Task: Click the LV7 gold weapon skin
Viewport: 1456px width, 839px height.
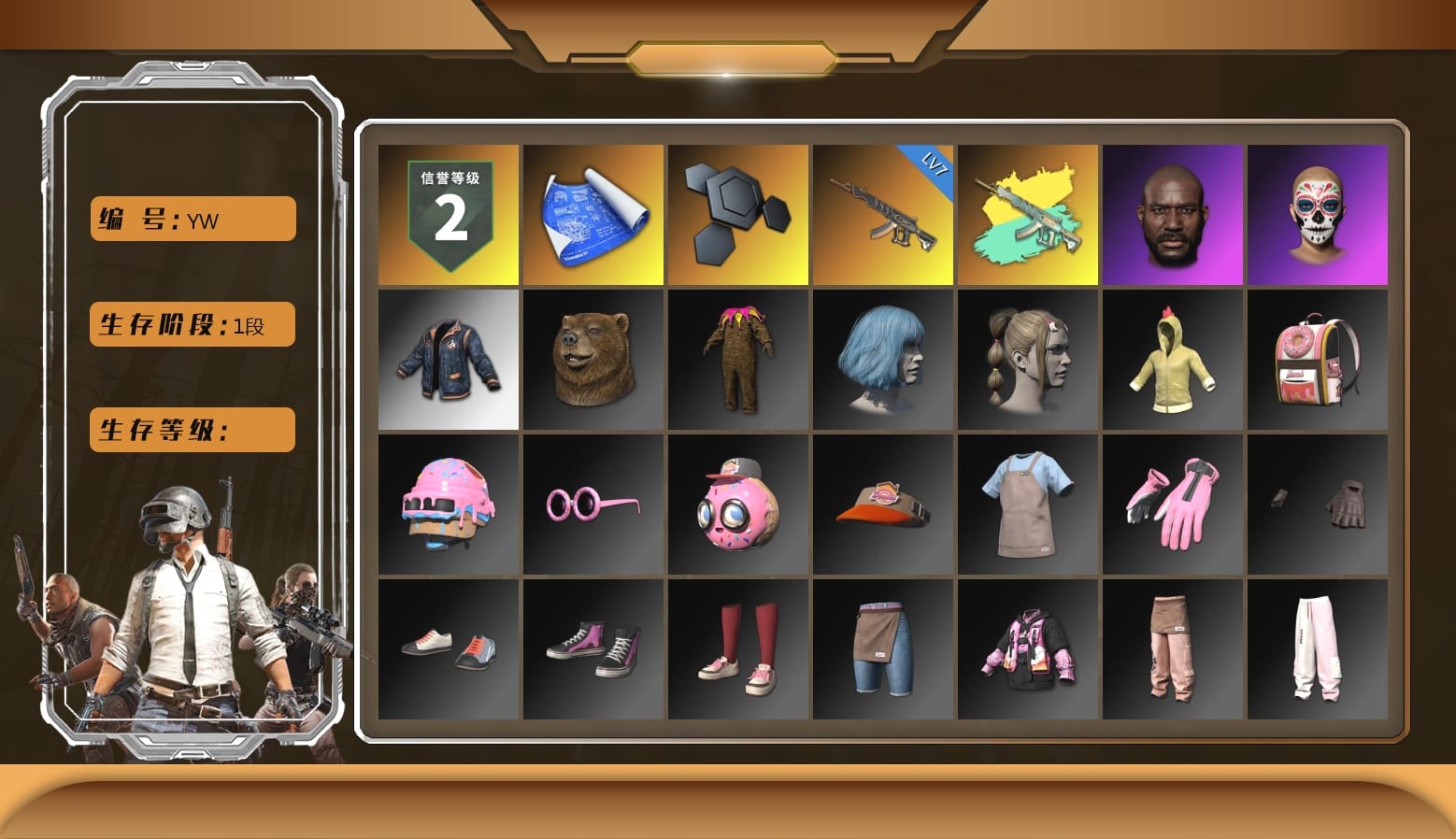Action: (x=882, y=213)
